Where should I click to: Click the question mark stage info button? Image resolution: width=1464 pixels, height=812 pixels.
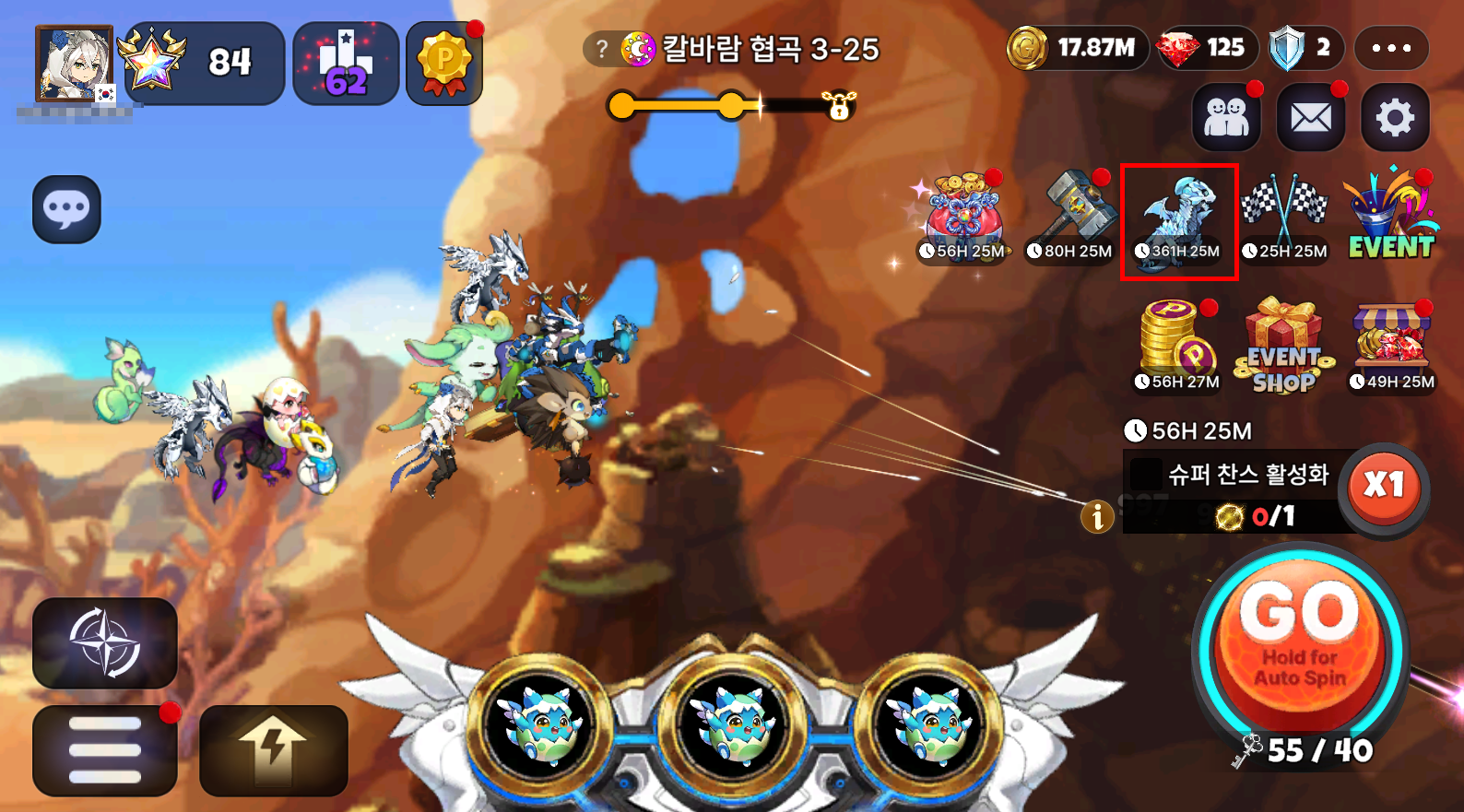(601, 49)
